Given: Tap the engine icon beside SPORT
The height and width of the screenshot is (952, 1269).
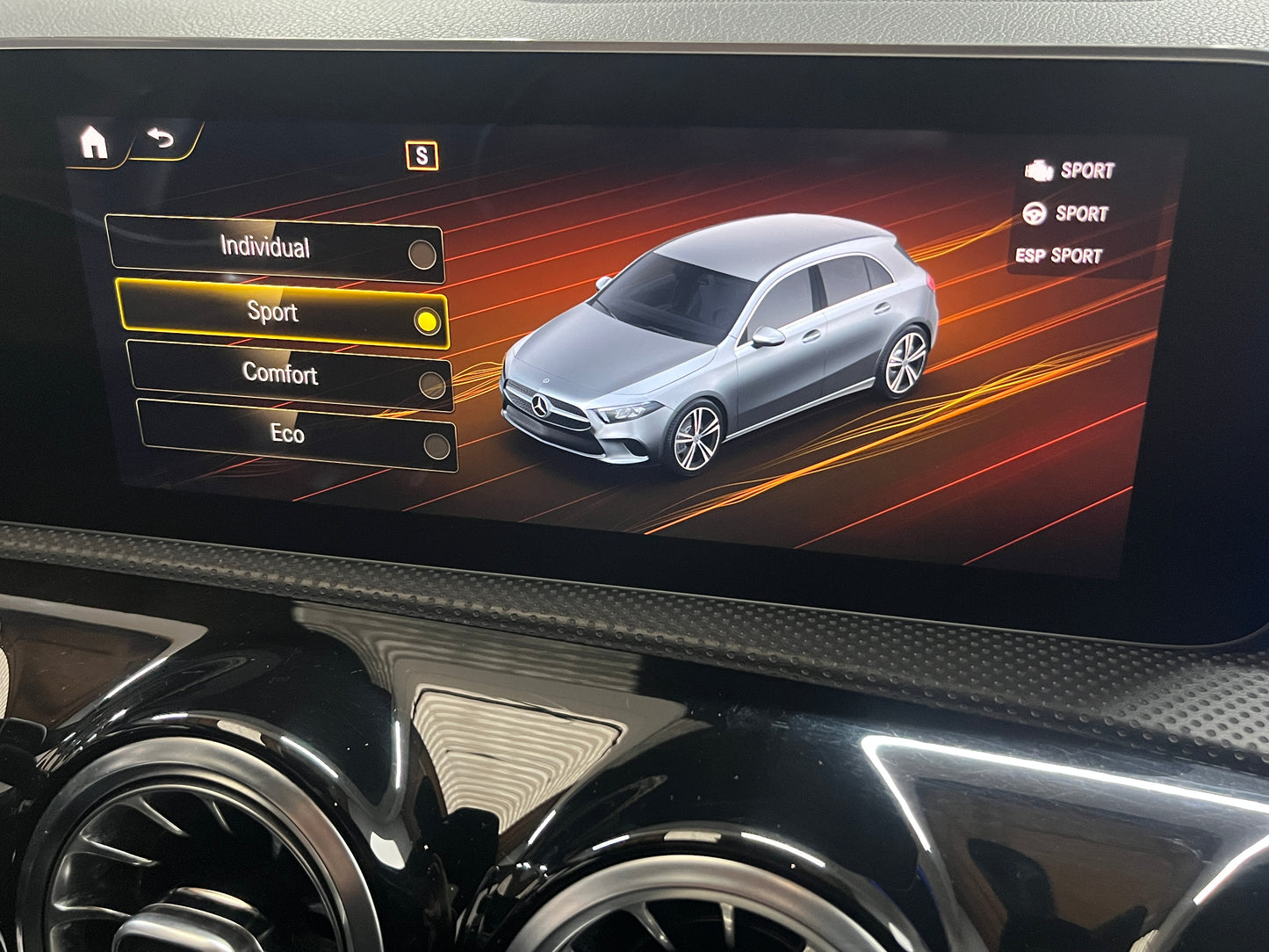Looking at the screenshot, I should click(1042, 170).
